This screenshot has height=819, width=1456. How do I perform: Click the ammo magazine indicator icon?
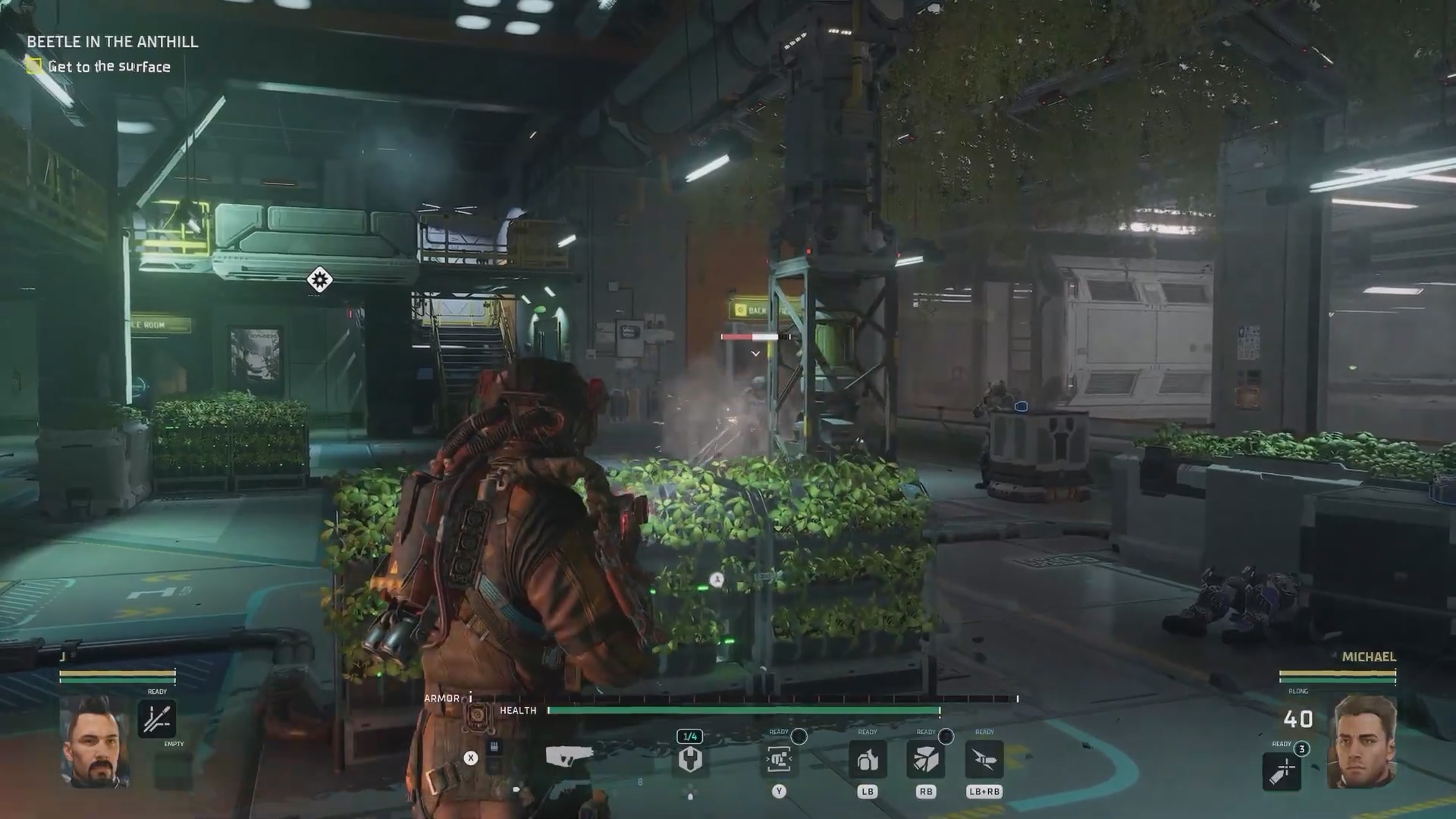494,748
